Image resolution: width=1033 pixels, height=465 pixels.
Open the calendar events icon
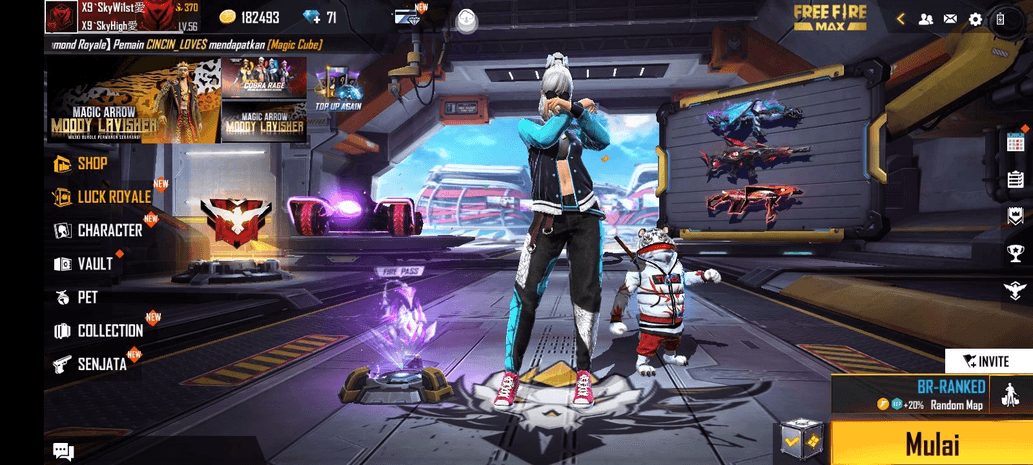tap(1015, 143)
